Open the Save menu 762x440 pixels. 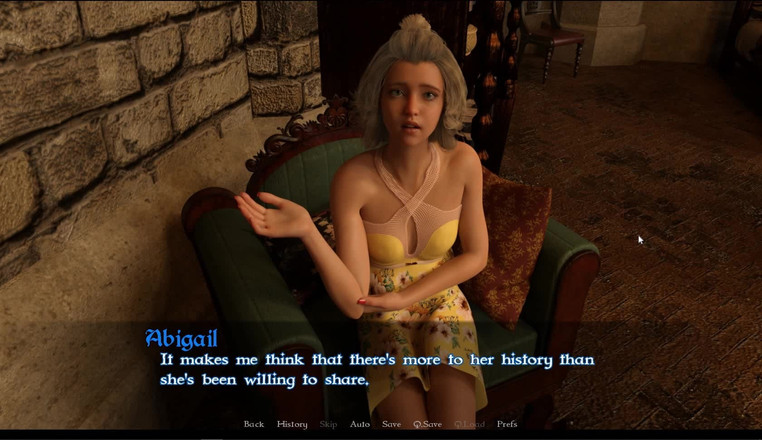click(x=391, y=424)
